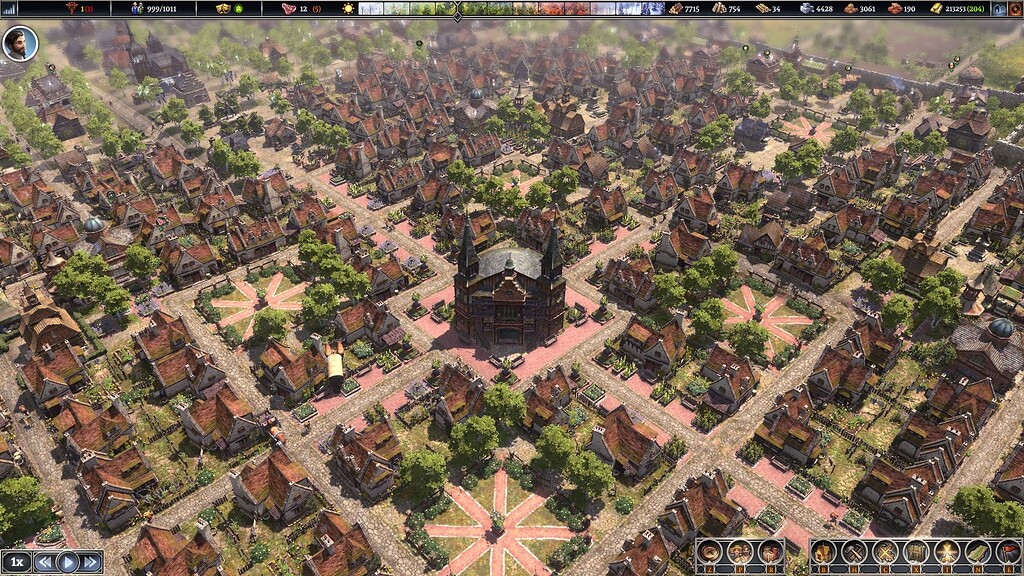Screen dimensions: 1024x576
Task: Open the red flag menu
Action: click(1006, 552)
